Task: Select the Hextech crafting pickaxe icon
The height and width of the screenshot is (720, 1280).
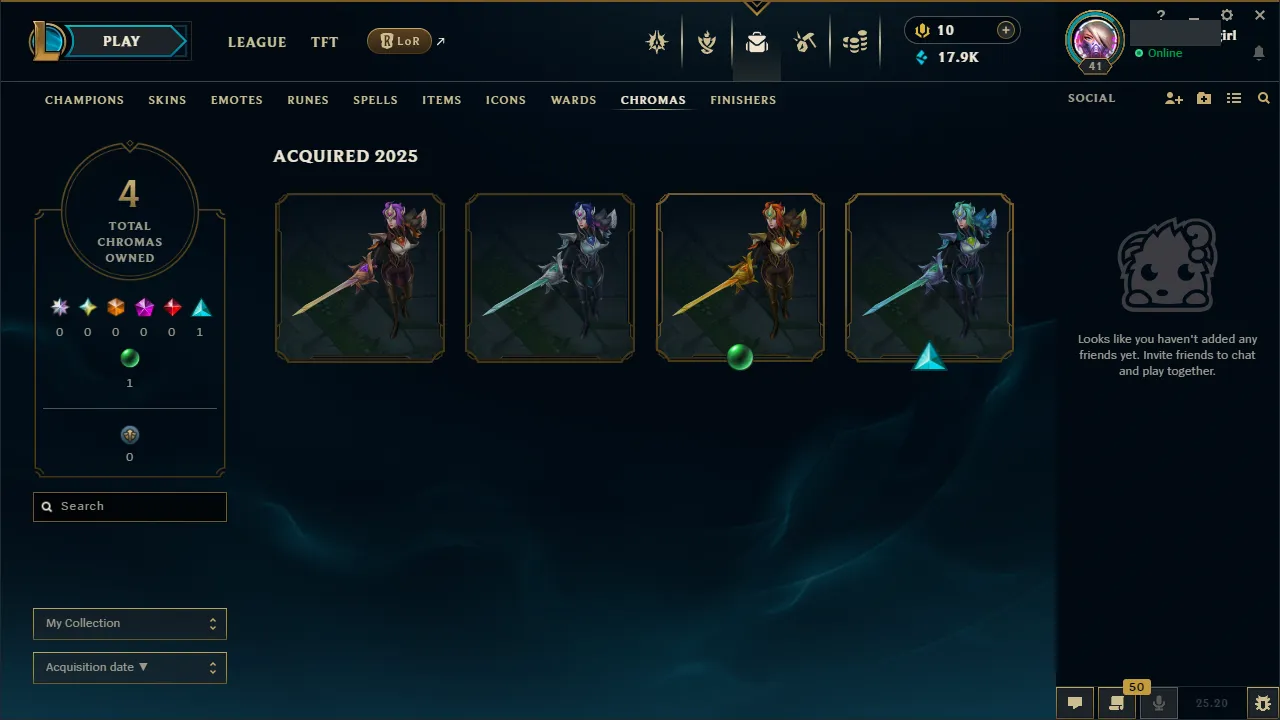Action: (806, 42)
